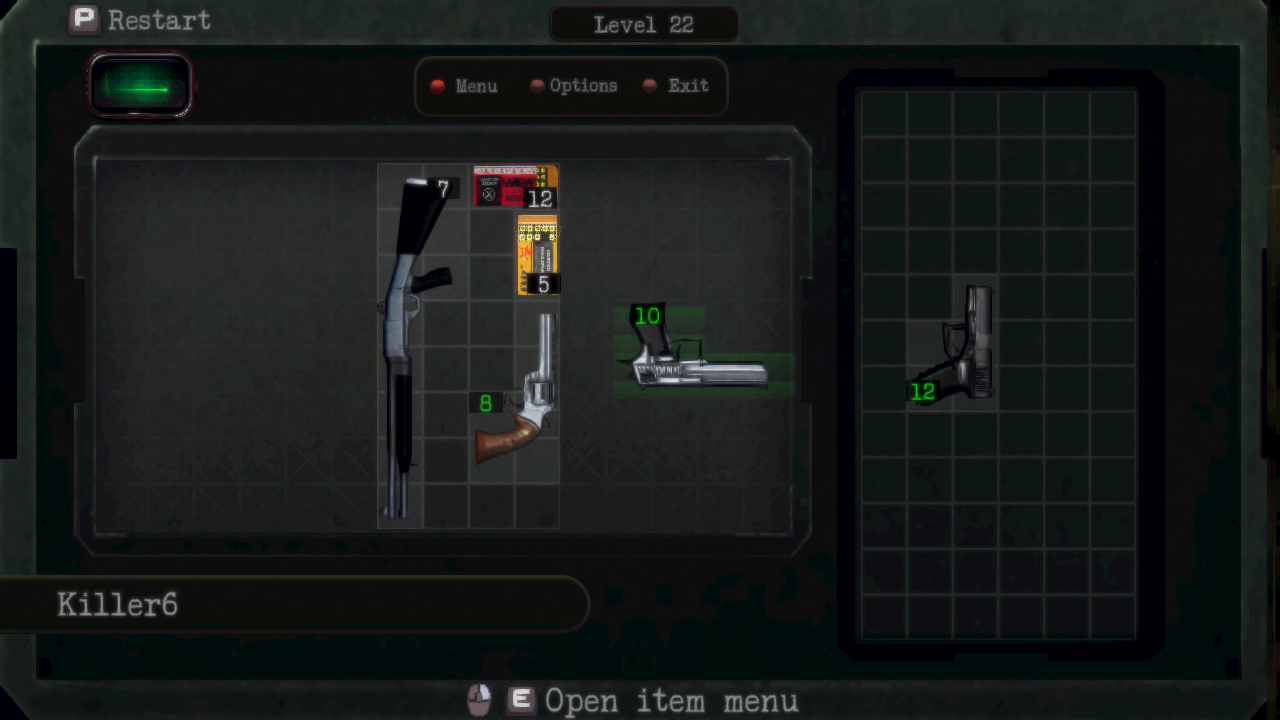This screenshot has height=720, width=1280.
Task: Open the Options screen
Action: (574, 86)
